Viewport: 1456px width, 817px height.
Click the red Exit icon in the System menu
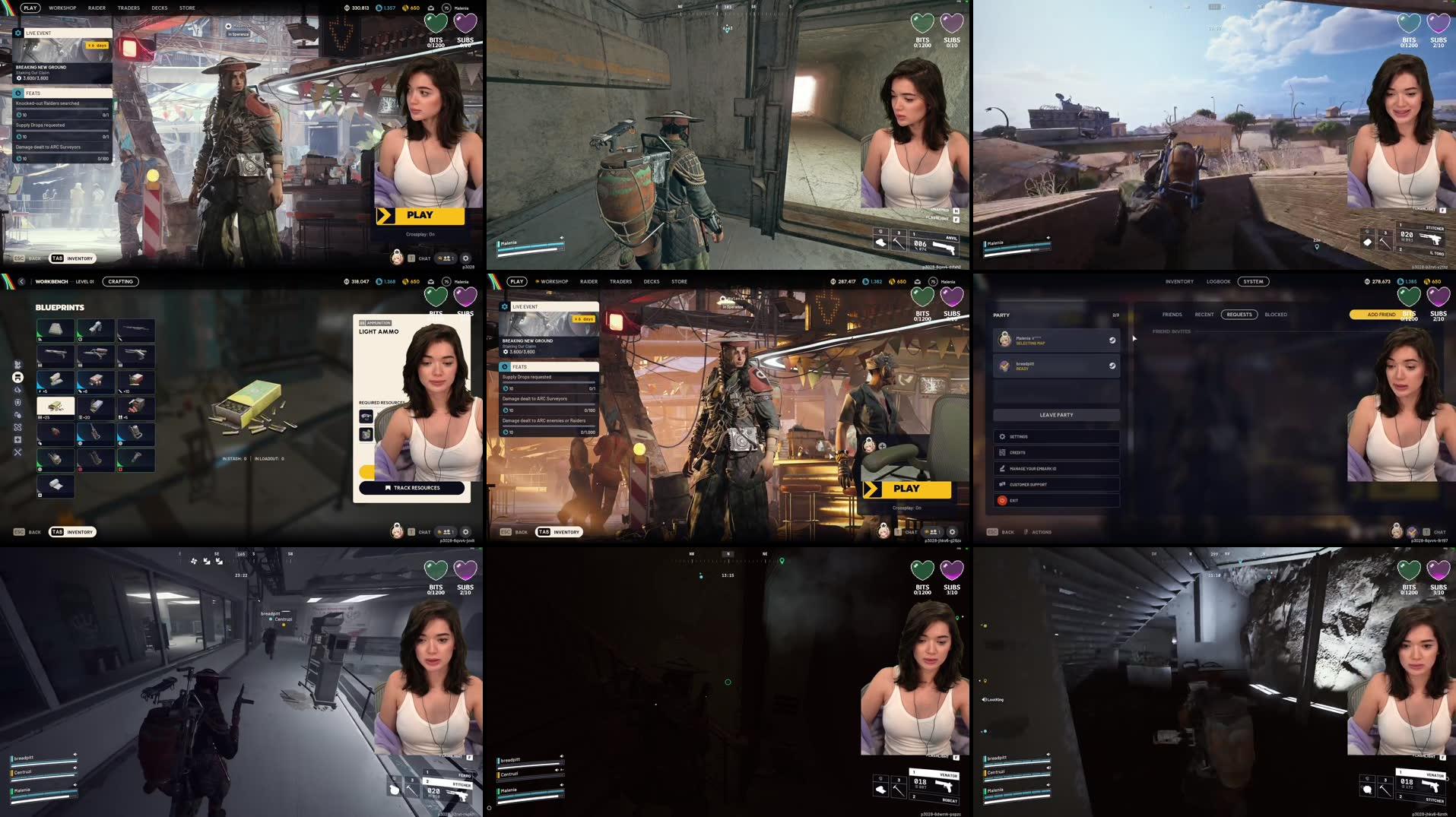[1002, 500]
